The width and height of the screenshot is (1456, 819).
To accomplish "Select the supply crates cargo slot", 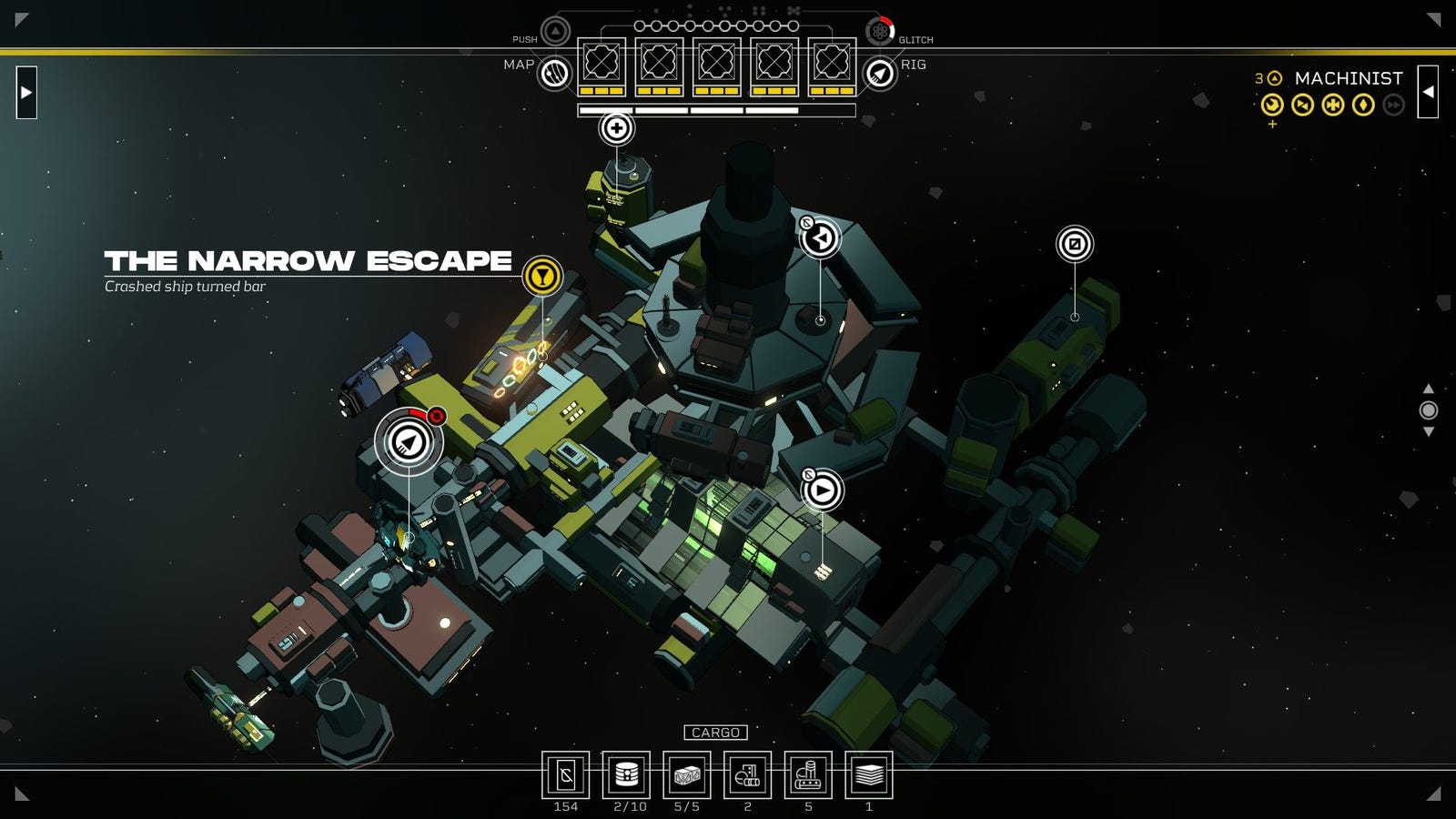I will (x=687, y=775).
